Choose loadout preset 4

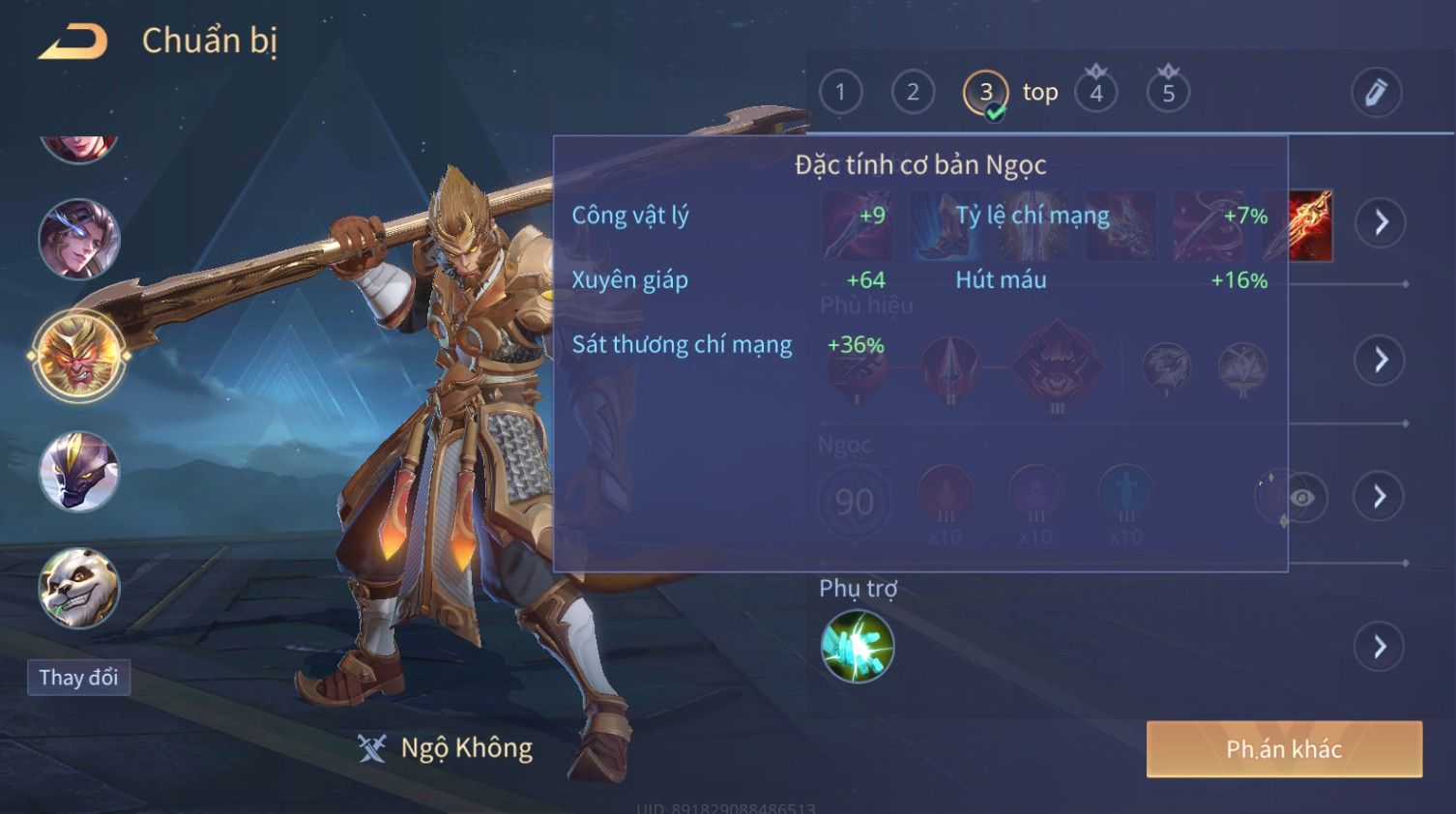[x=1096, y=93]
